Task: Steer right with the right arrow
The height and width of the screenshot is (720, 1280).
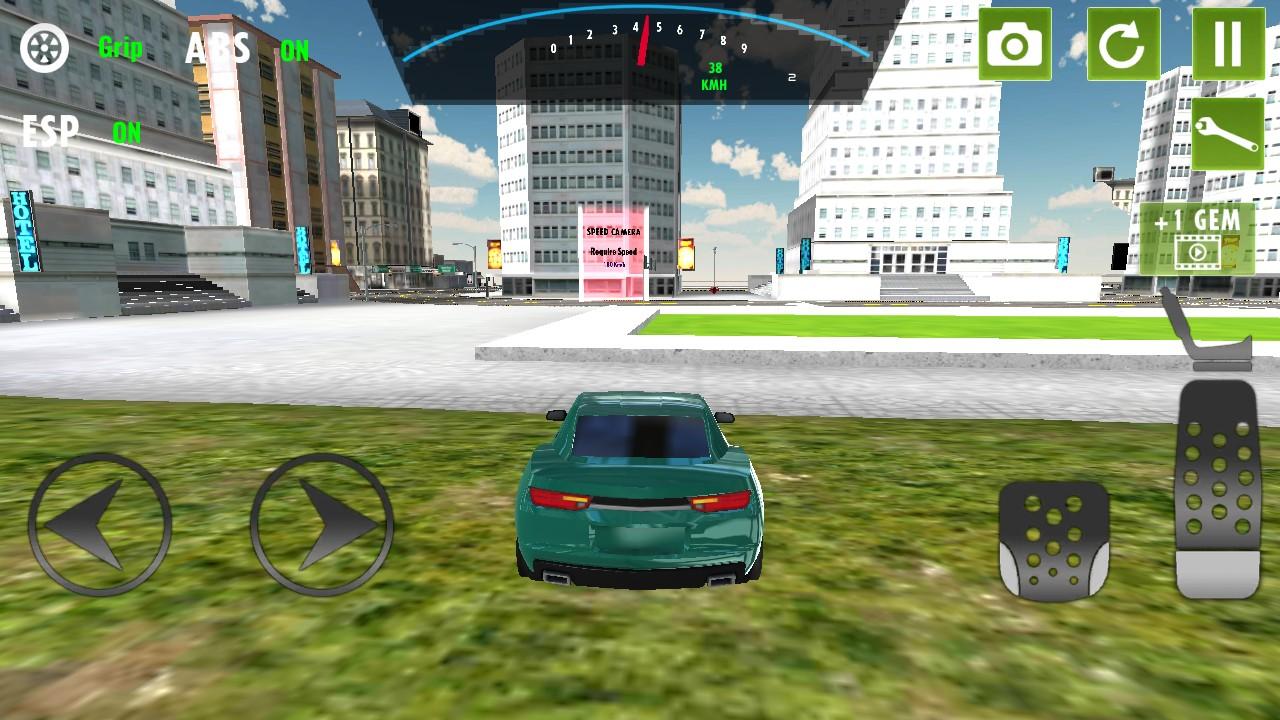Action: coord(321,524)
